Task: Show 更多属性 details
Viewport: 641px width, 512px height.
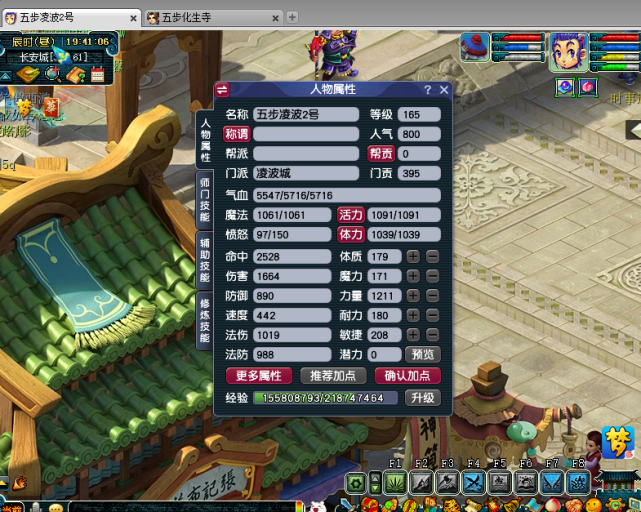Action: (258, 376)
